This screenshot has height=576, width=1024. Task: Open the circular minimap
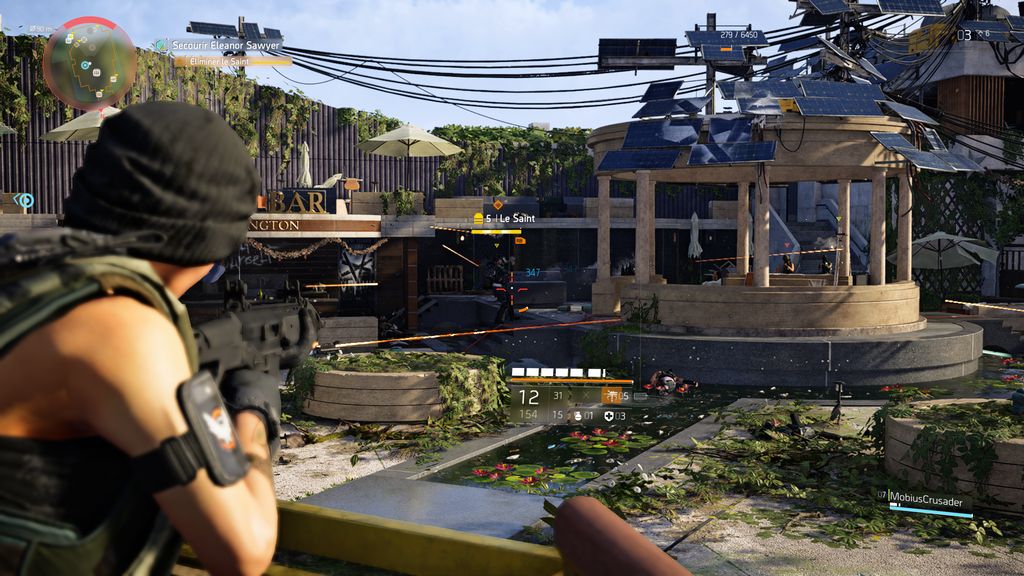point(89,62)
